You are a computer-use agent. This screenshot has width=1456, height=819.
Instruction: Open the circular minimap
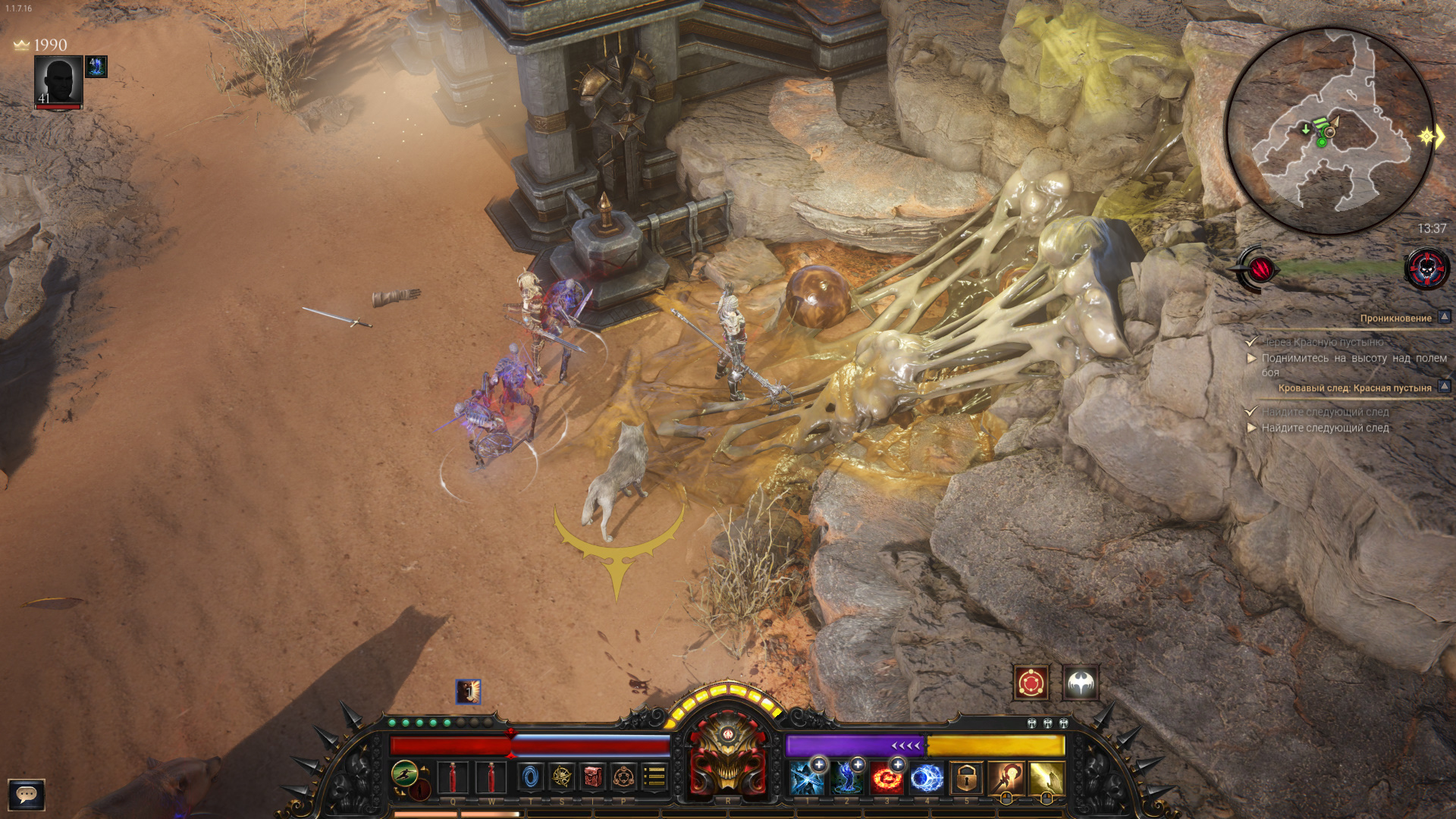pyautogui.click(x=1329, y=130)
